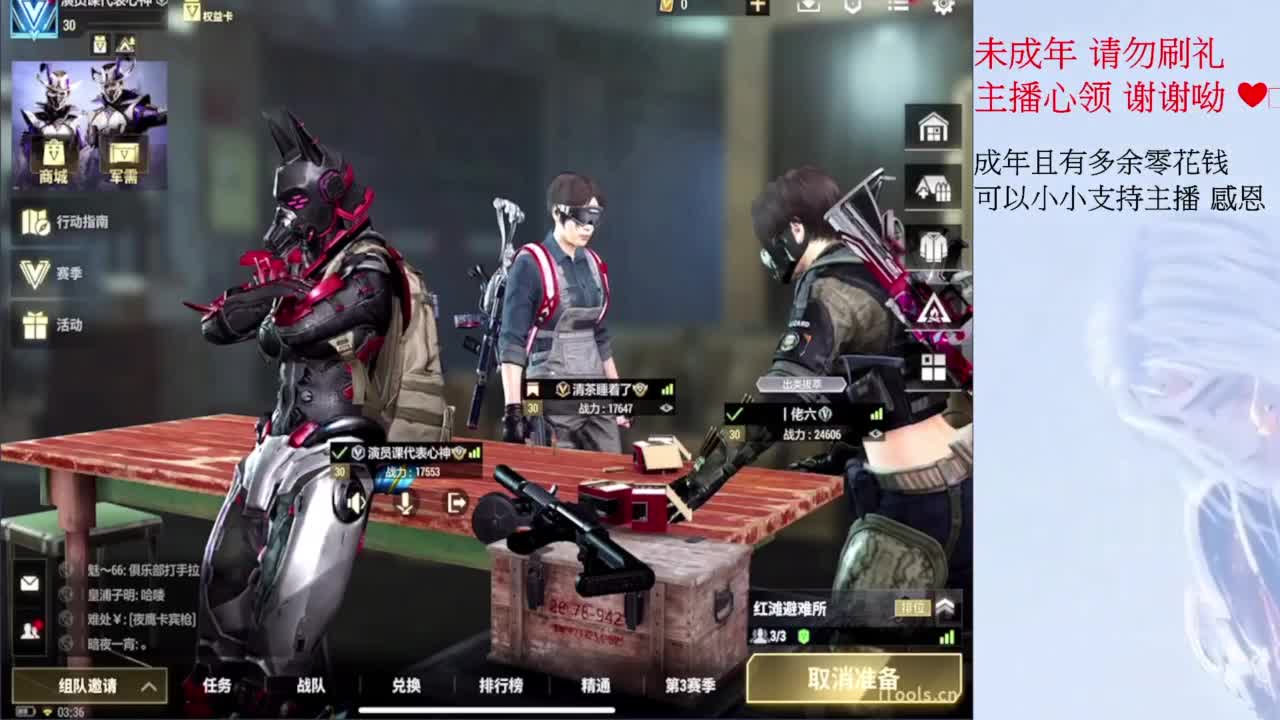
Task: Mute the speaker audio toggle
Action: tap(356, 503)
